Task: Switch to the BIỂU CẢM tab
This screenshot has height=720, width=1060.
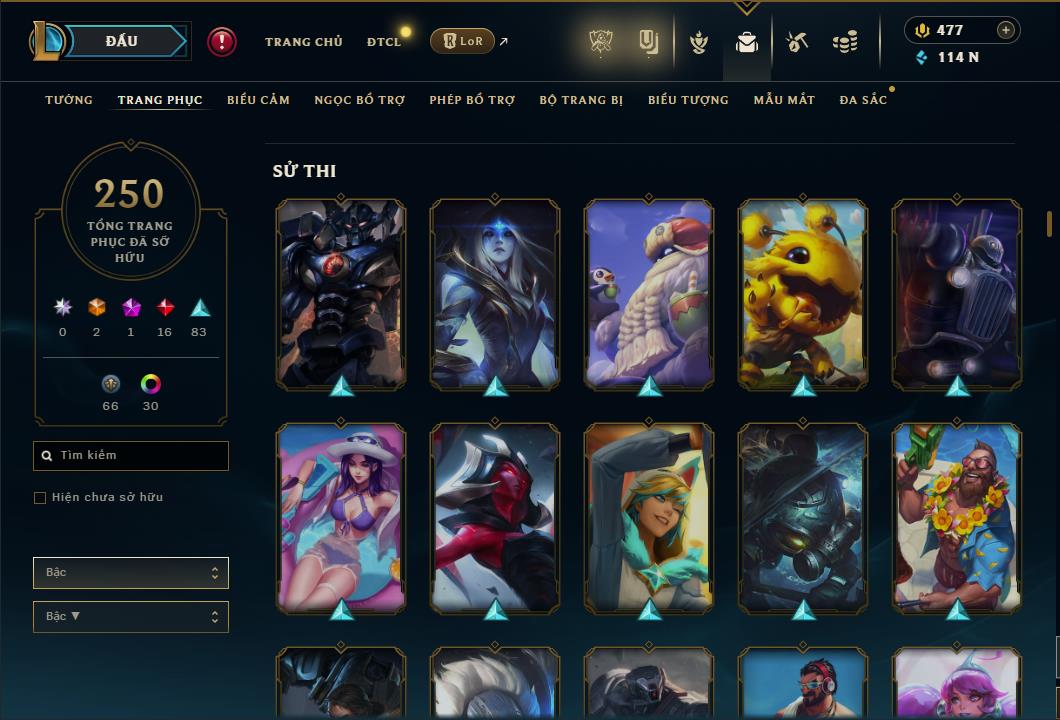Action: (x=258, y=100)
